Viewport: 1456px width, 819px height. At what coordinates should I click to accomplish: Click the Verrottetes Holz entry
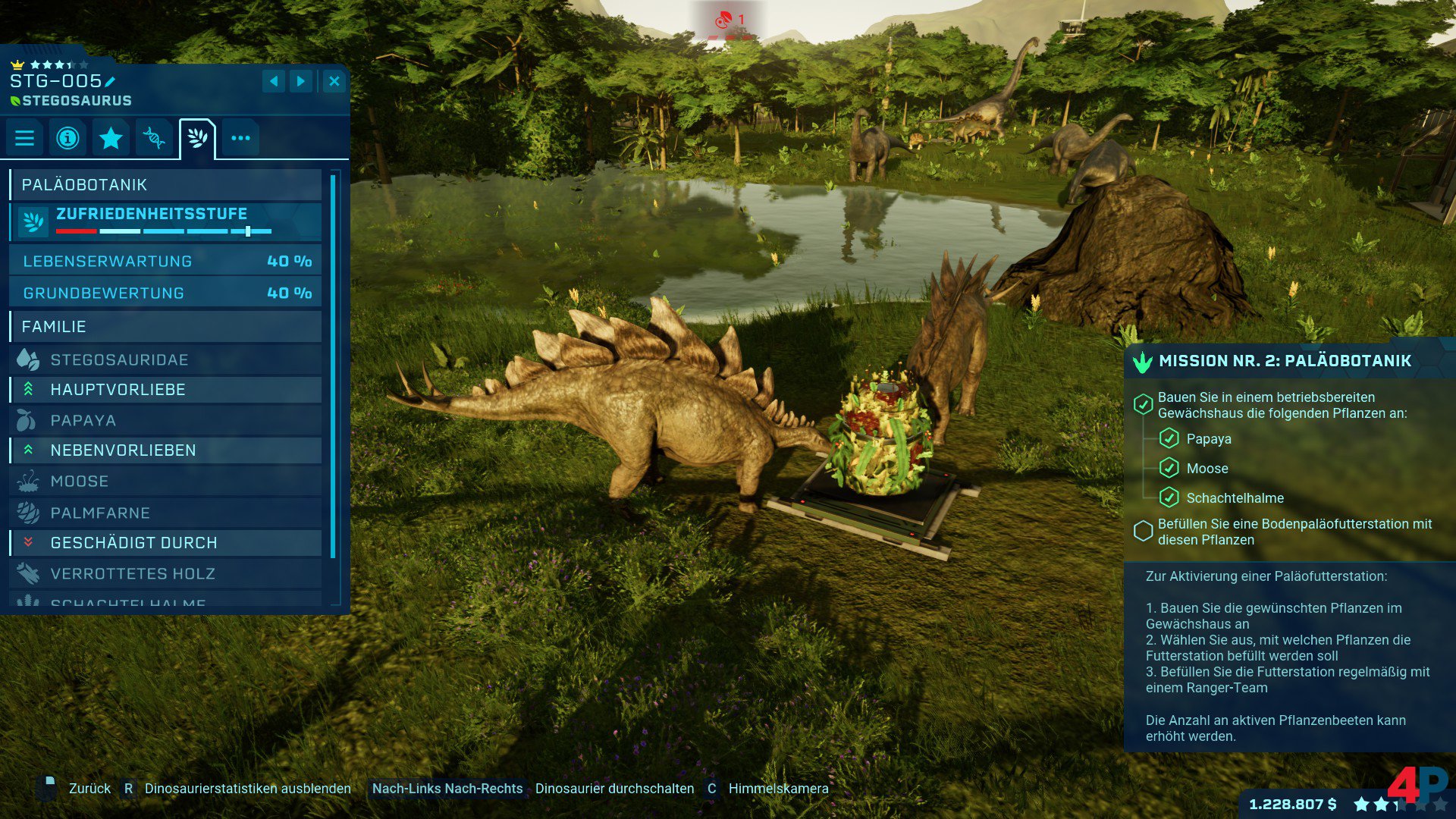pos(165,573)
